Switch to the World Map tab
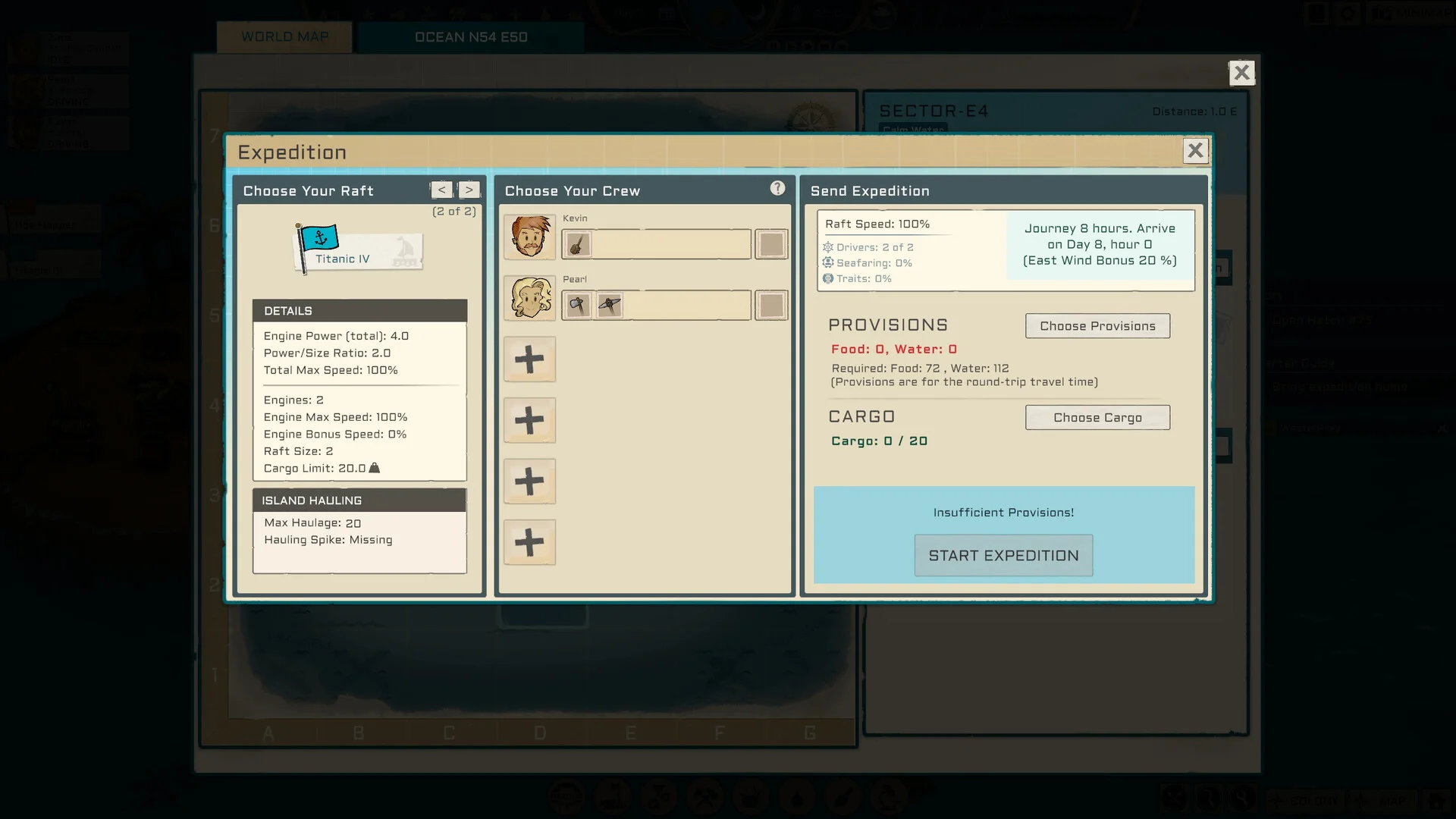This screenshot has width=1456, height=819. [x=284, y=37]
